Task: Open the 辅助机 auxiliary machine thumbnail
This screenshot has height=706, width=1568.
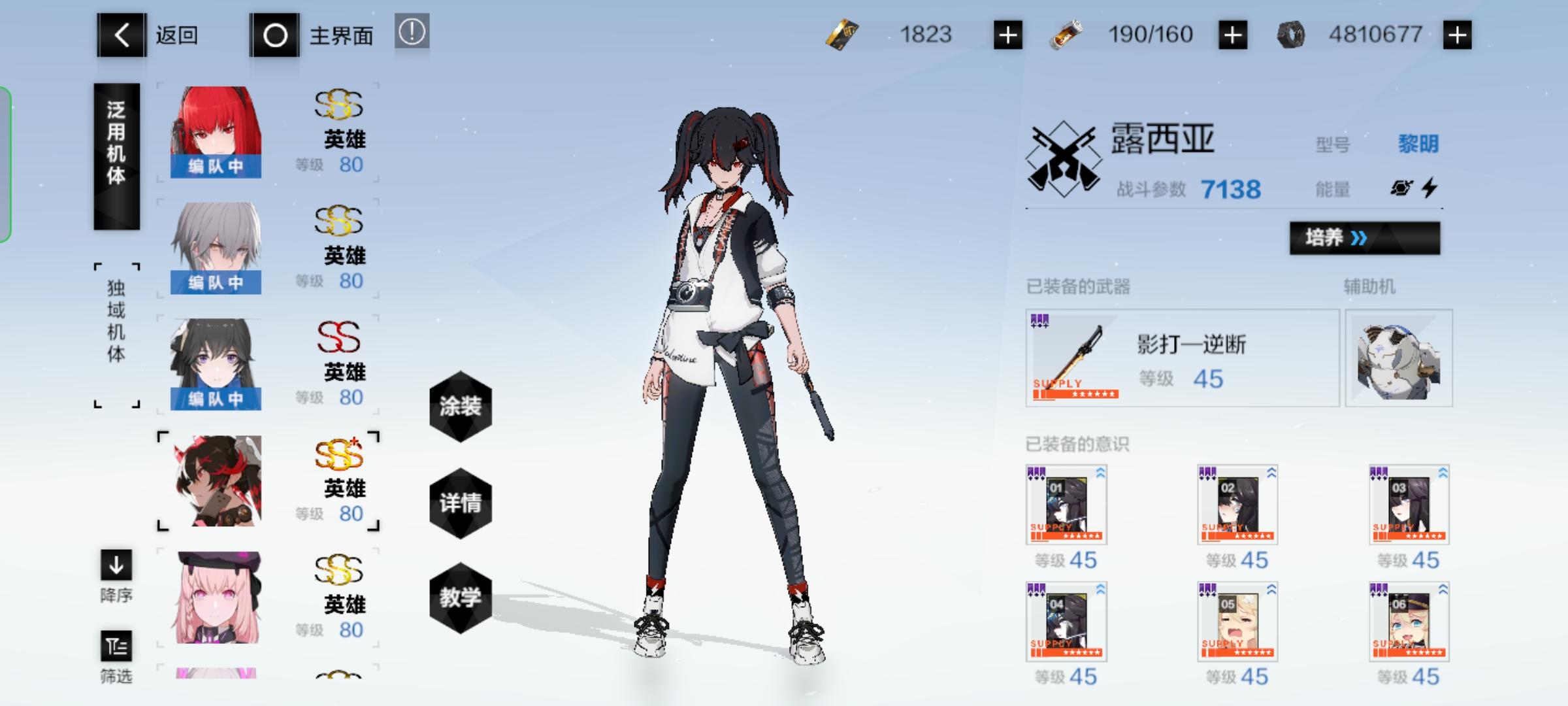Action: click(x=1400, y=358)
